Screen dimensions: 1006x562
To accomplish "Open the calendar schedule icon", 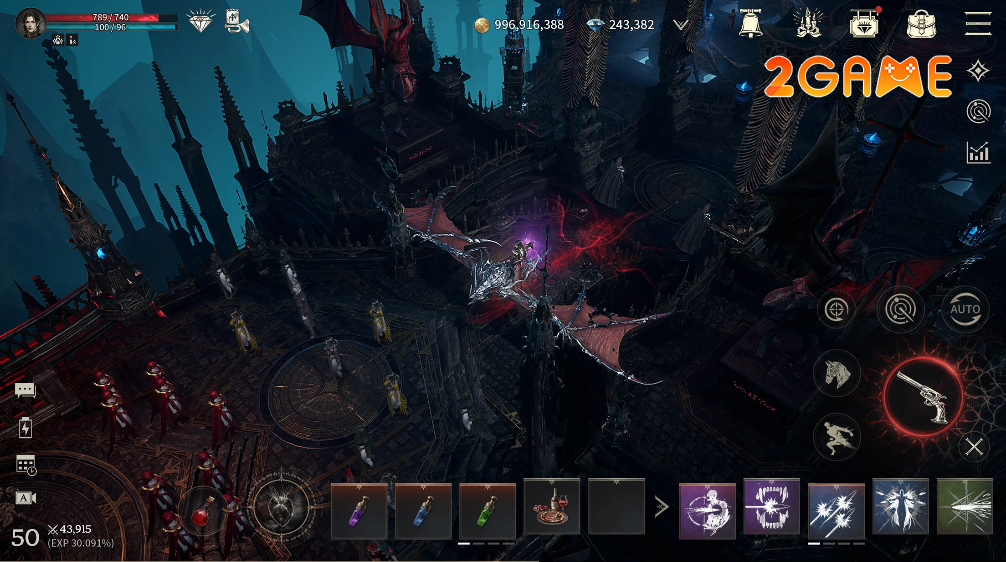I will [x=26, y=464].
